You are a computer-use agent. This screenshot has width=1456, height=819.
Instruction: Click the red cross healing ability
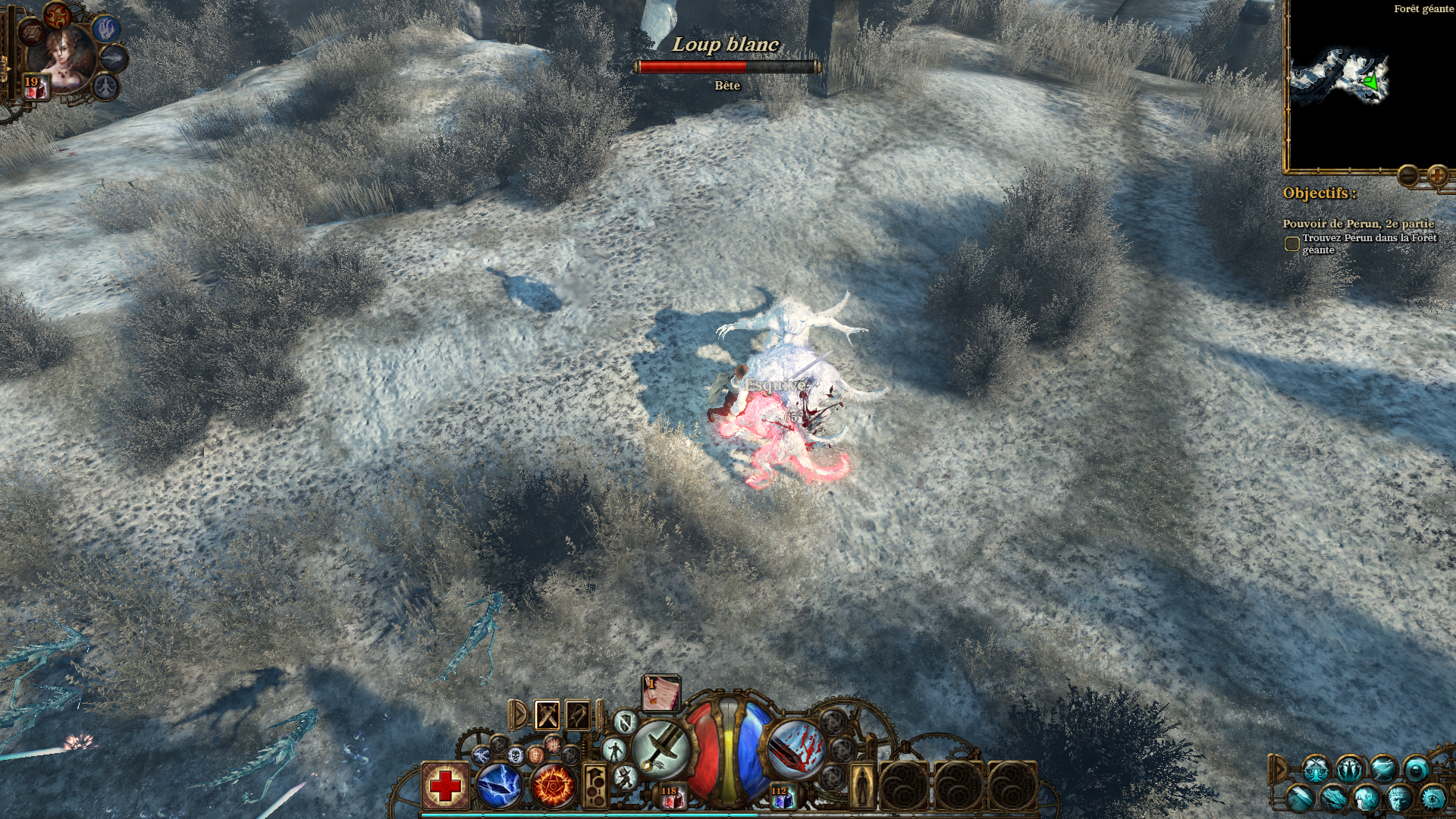click(445, 786)
